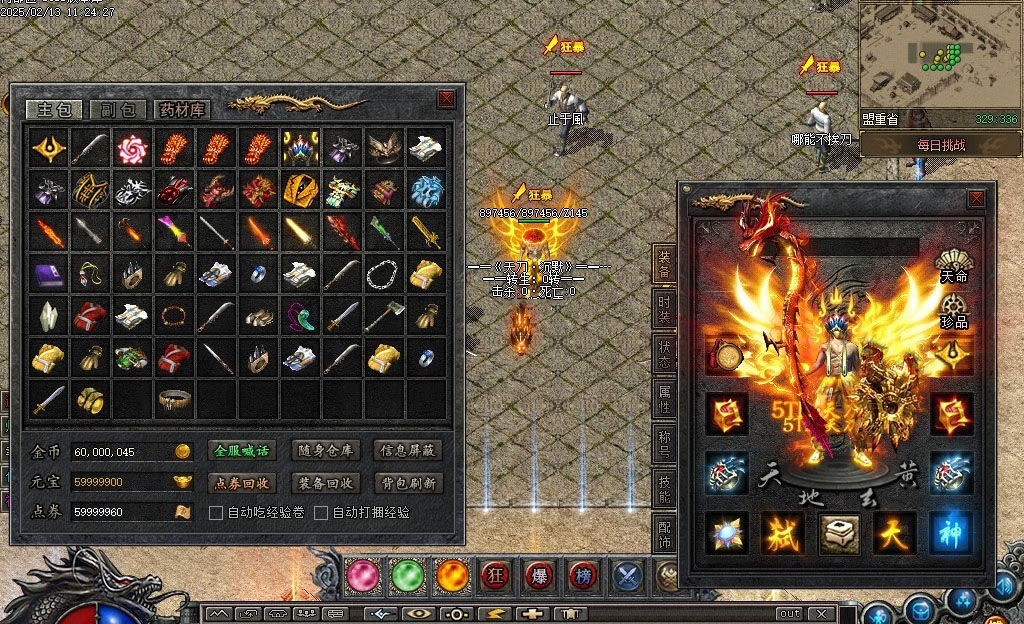The image size is (1024, 624).
Task: Toggle the 自动吃经验卷 checkbox
Action: tap(215, 513)
